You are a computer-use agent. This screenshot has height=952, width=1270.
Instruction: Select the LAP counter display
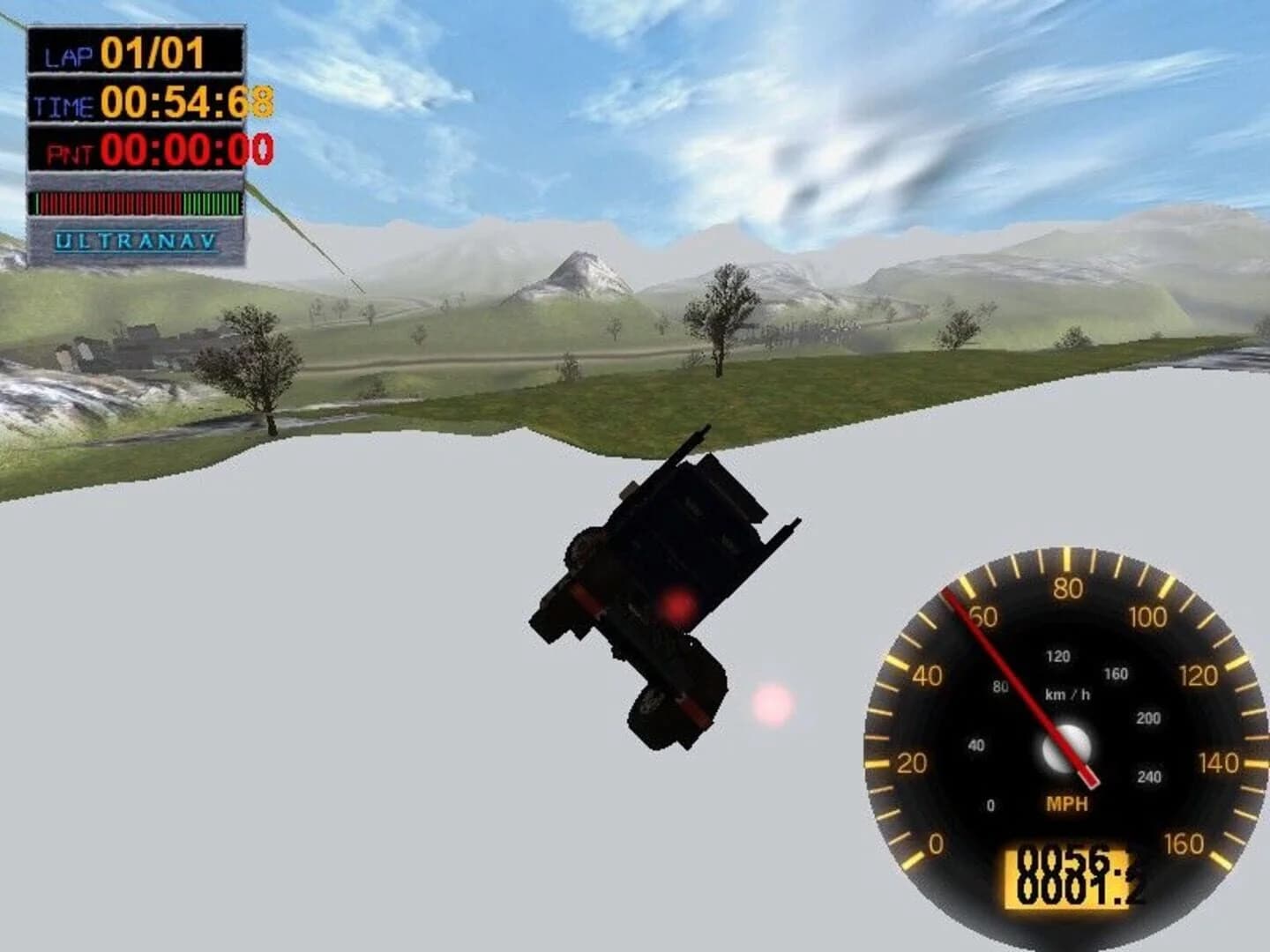click(x=134, y=51)
